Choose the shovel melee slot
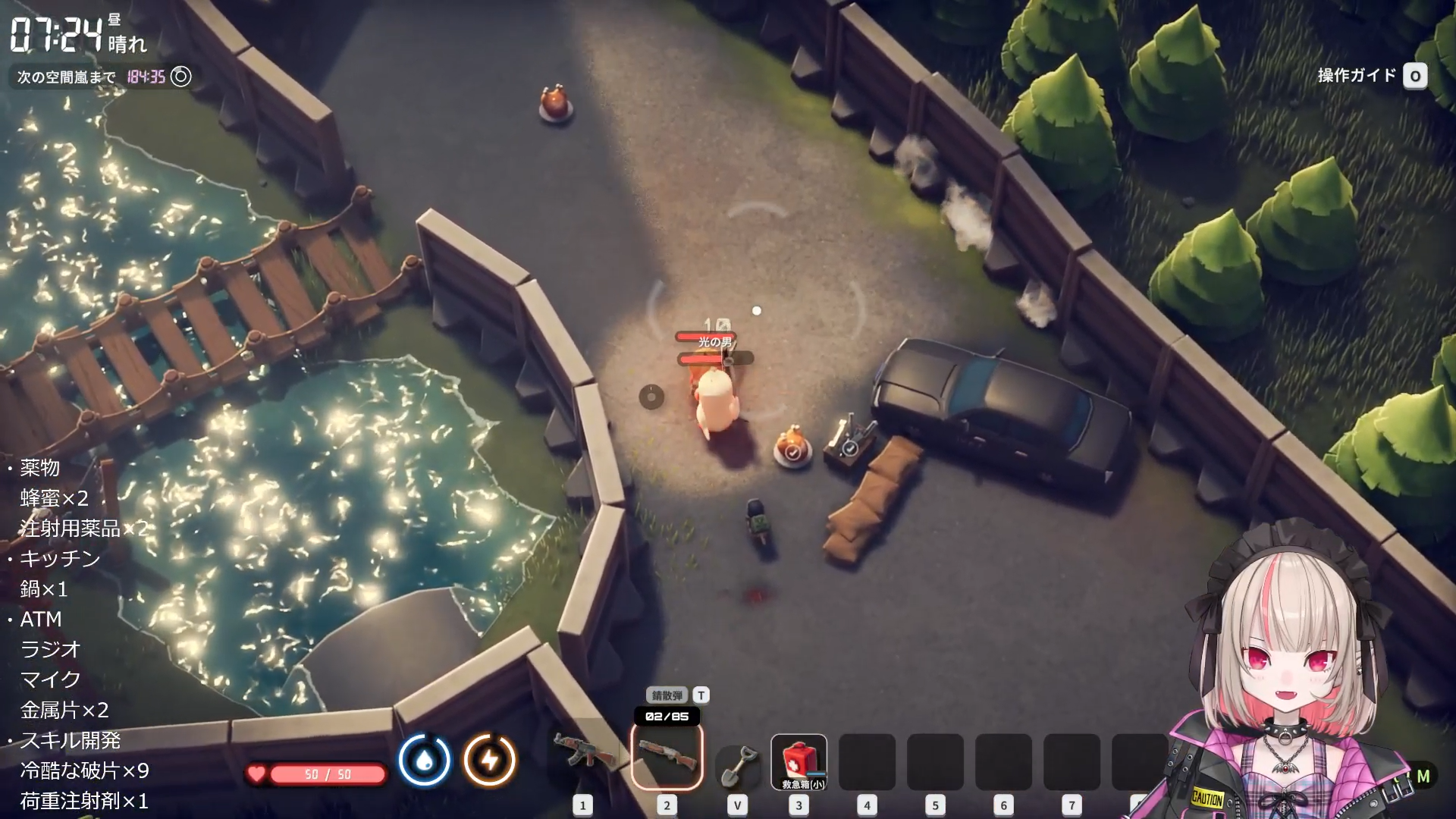This screenshot has height=819, width=1456. (x=737, y=763)
